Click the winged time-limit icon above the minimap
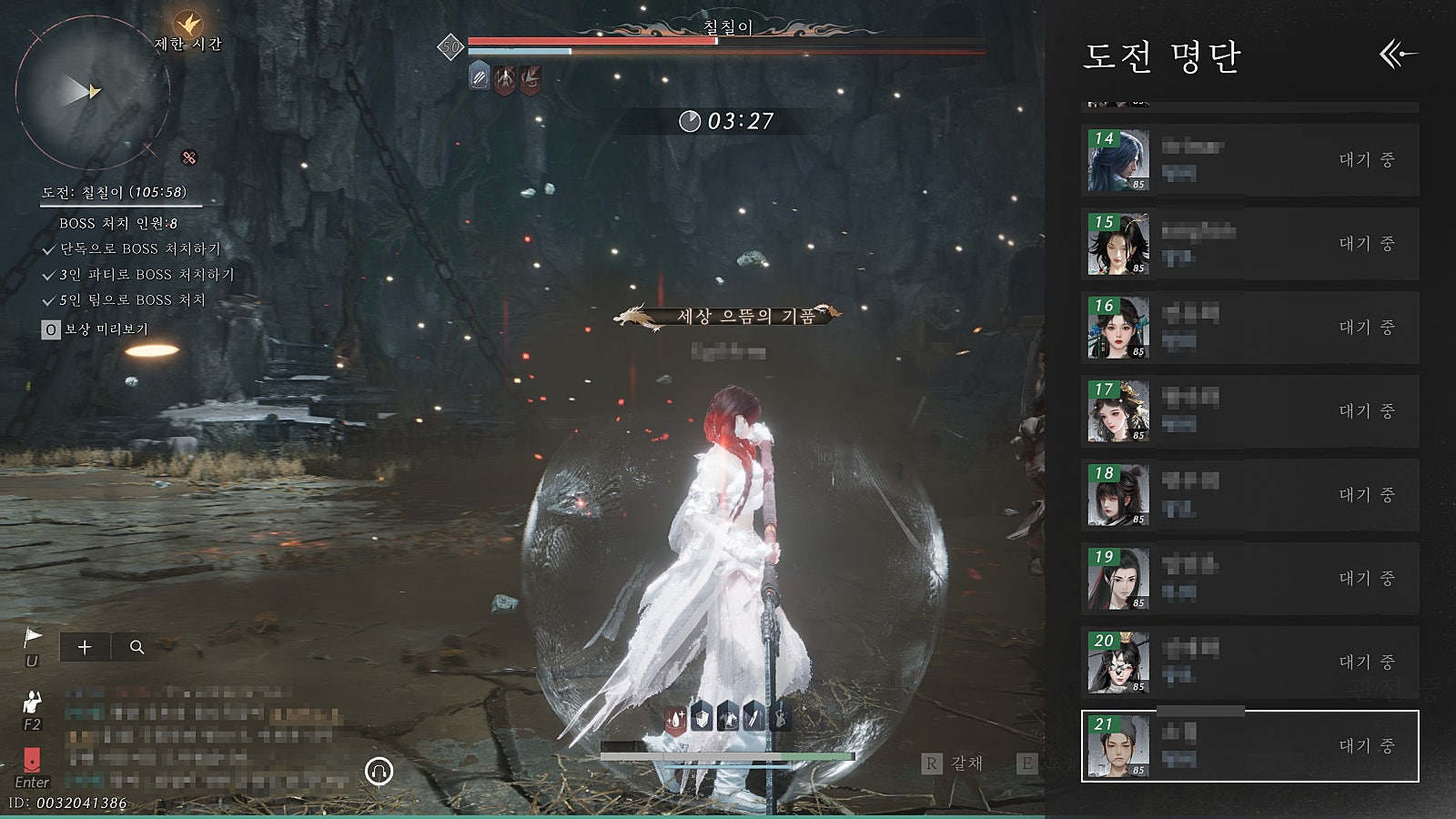Screen dimensions: 1456x819 pos(188,23)
